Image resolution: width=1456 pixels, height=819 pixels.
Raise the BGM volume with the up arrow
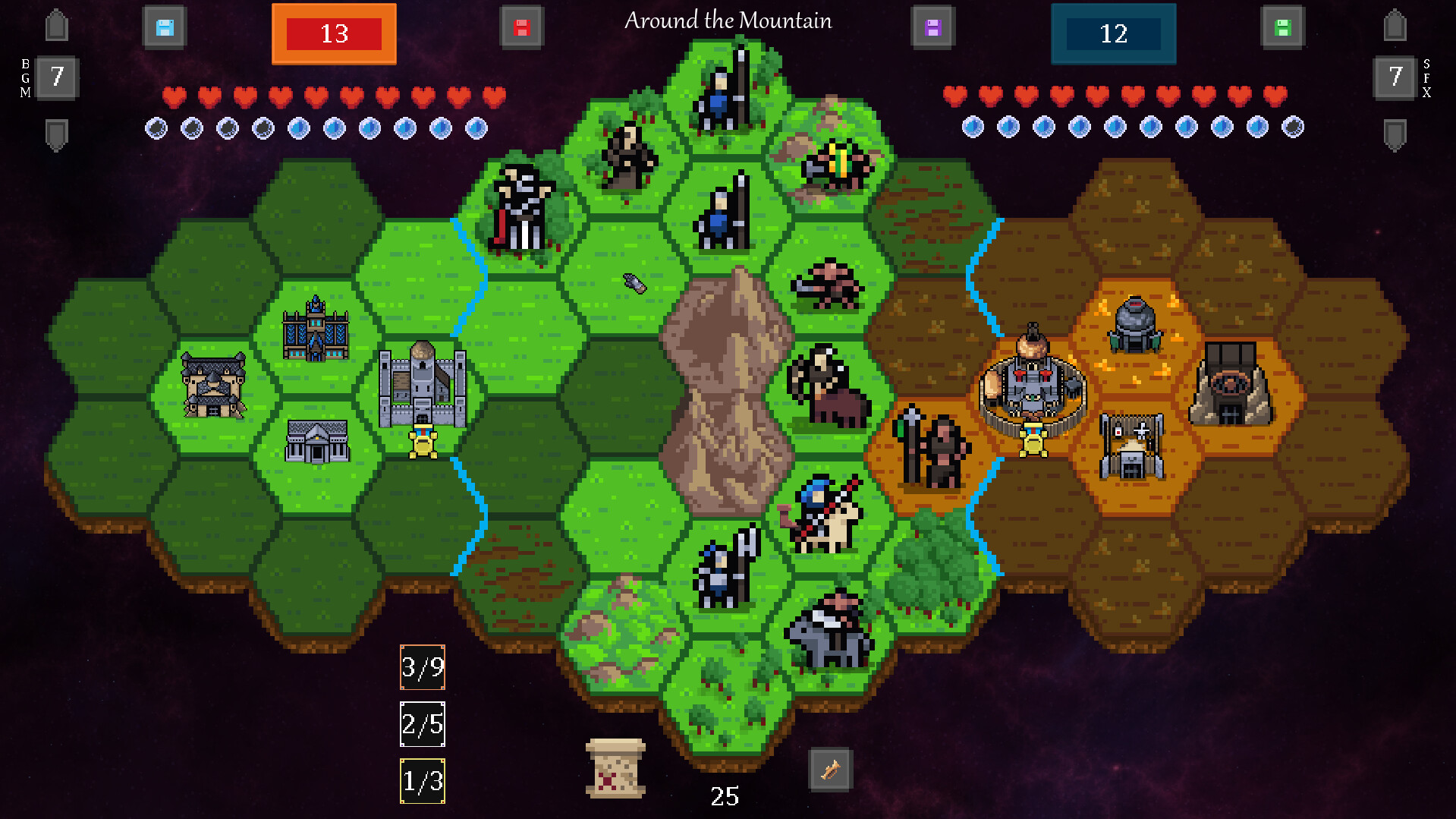56,25
